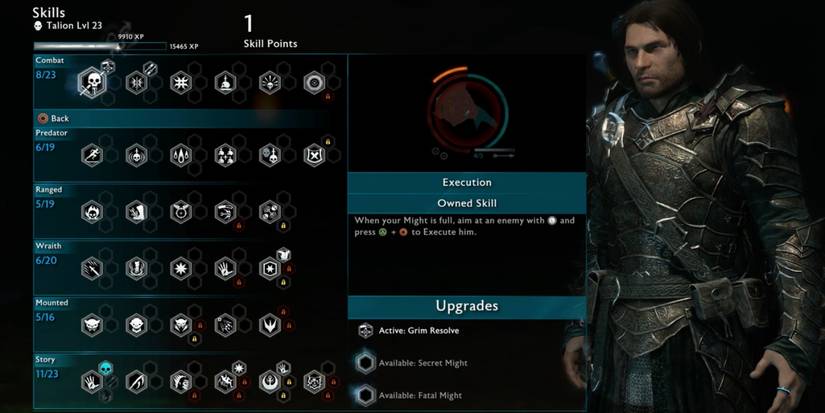Select the slash mark Story skill
This screenshot has height=413, width=825.
click(136, 381)
